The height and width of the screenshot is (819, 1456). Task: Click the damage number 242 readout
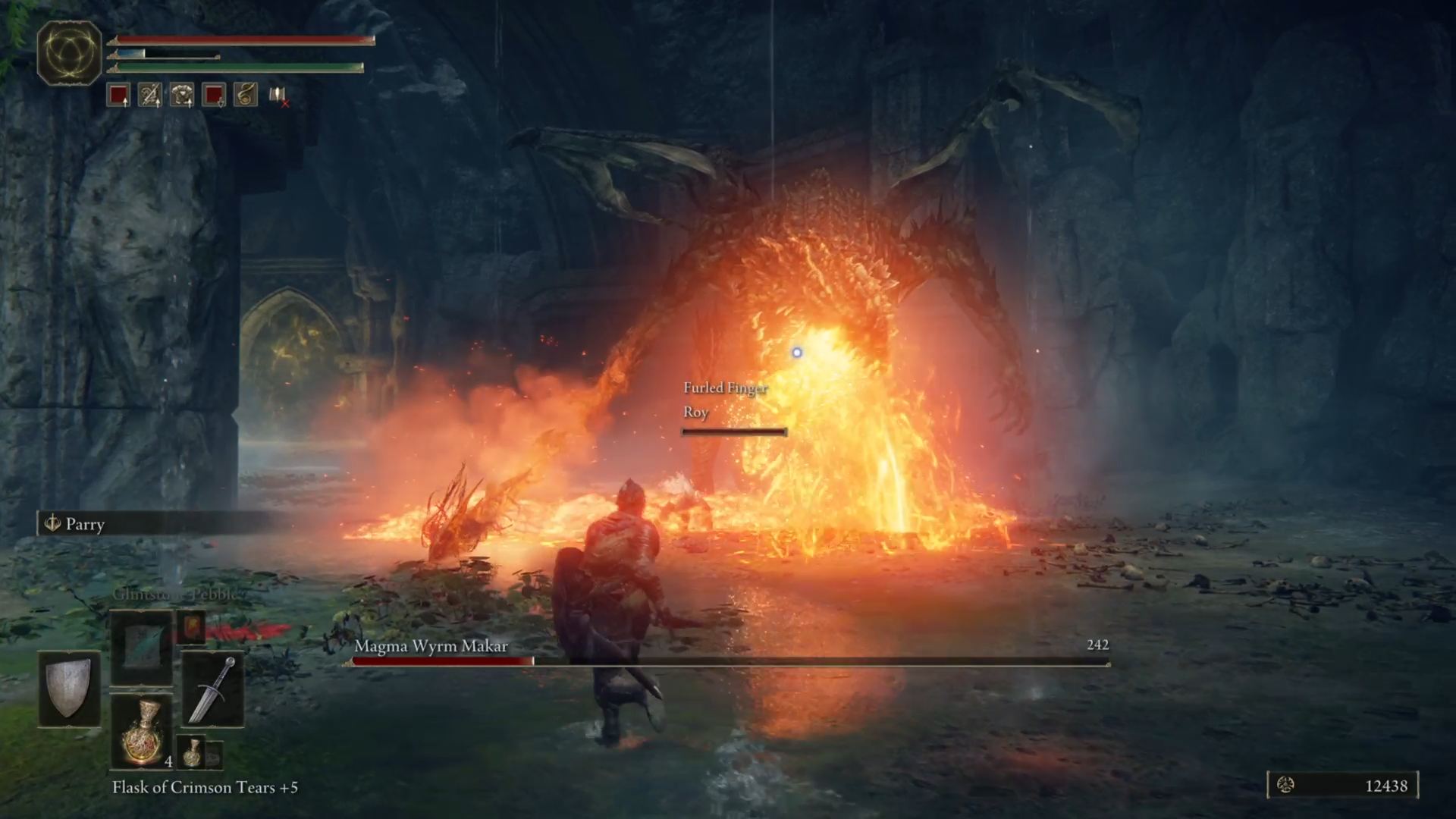pyautogui.click(x=1097, y=645)
